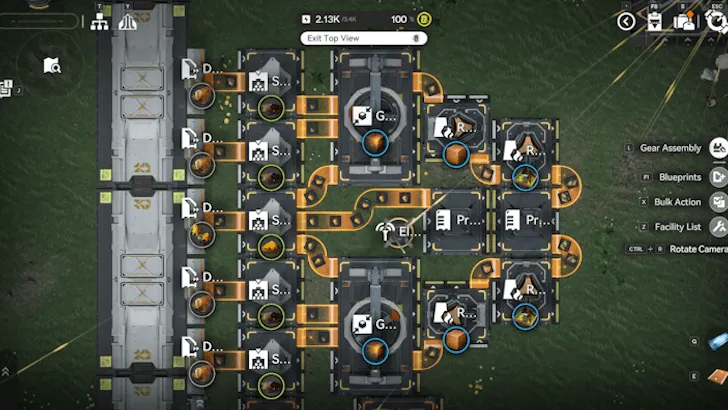Open the mission list icon with alert
The height and width of the screenshot is (410, 728).
point(6,88)
